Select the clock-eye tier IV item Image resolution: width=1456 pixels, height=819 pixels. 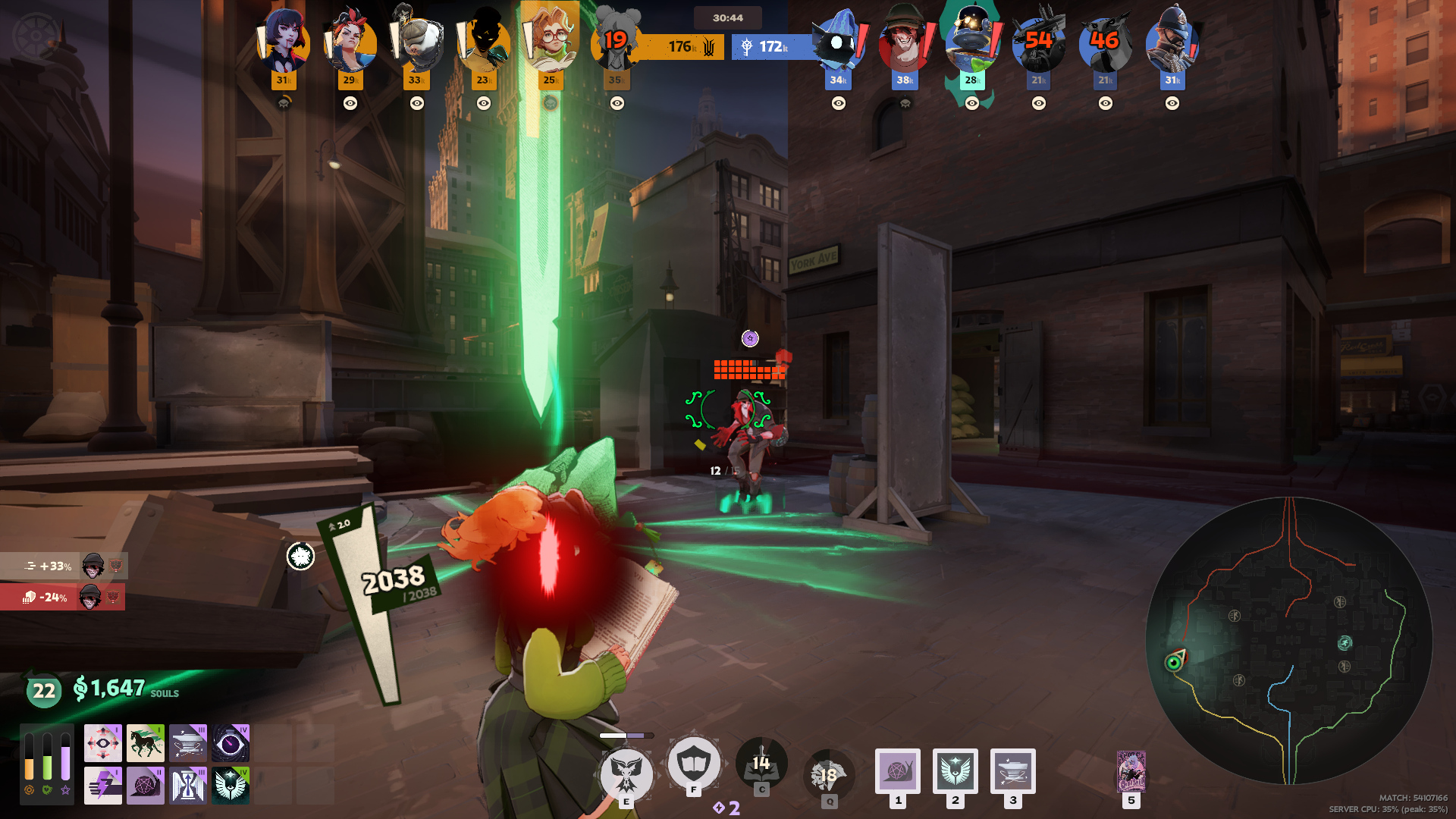coord(231,742)
